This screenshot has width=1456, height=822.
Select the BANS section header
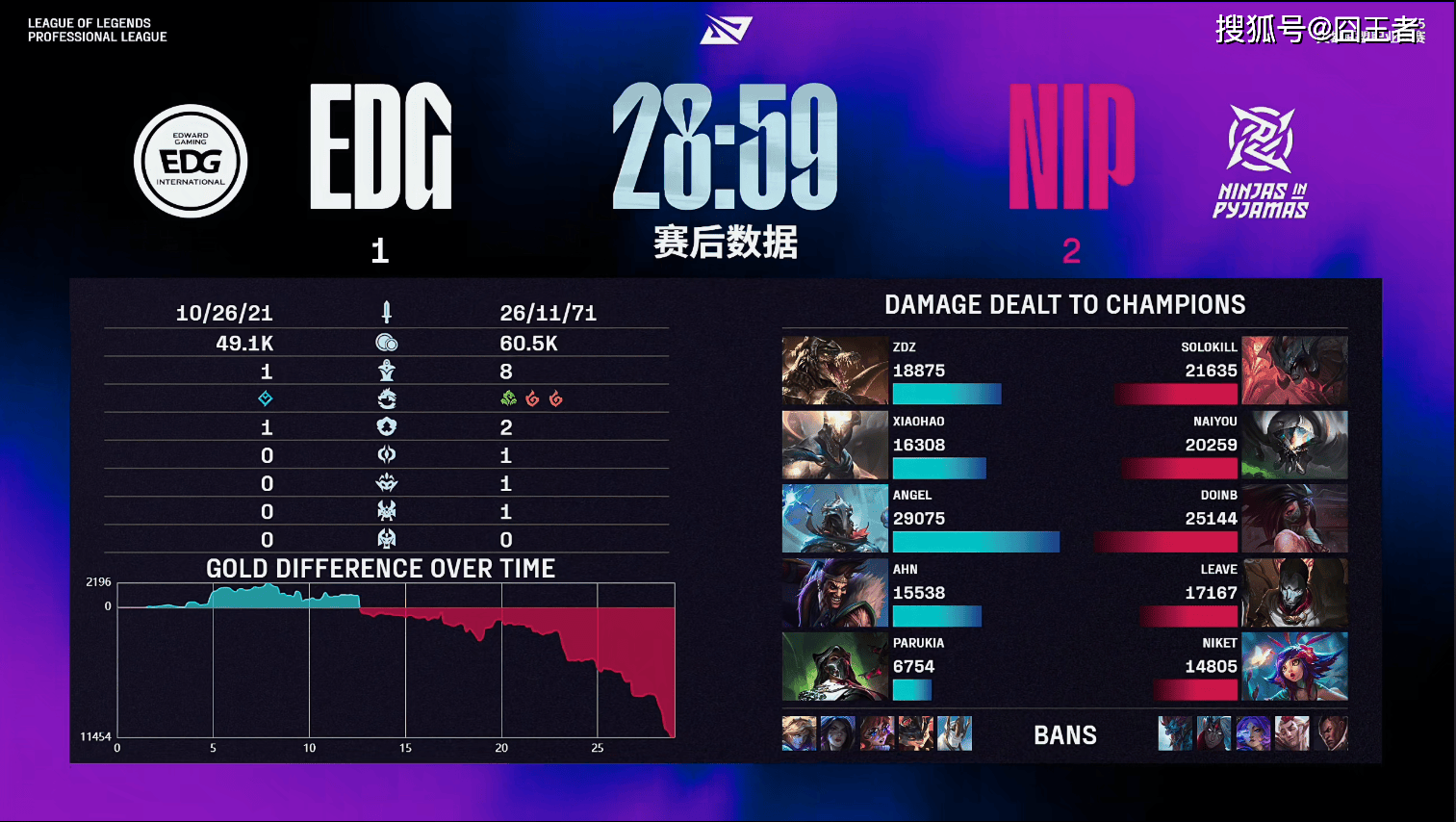[1065, 734]
